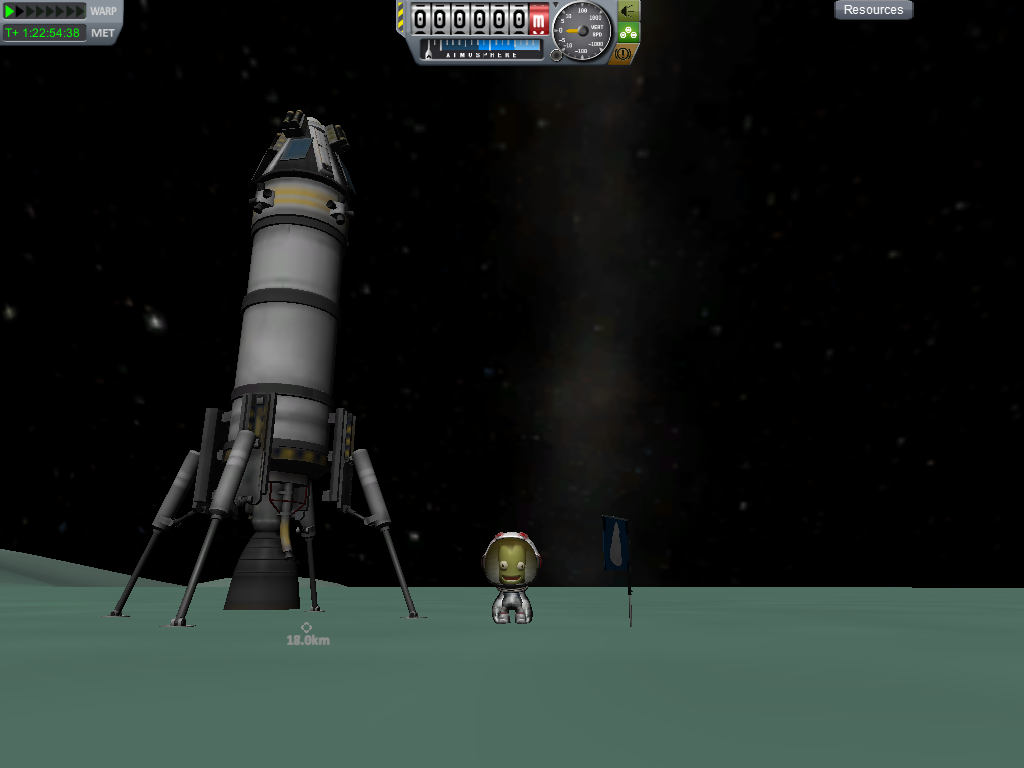
Task: Click the MET mission clock display
Action: (x=44, y=33)
